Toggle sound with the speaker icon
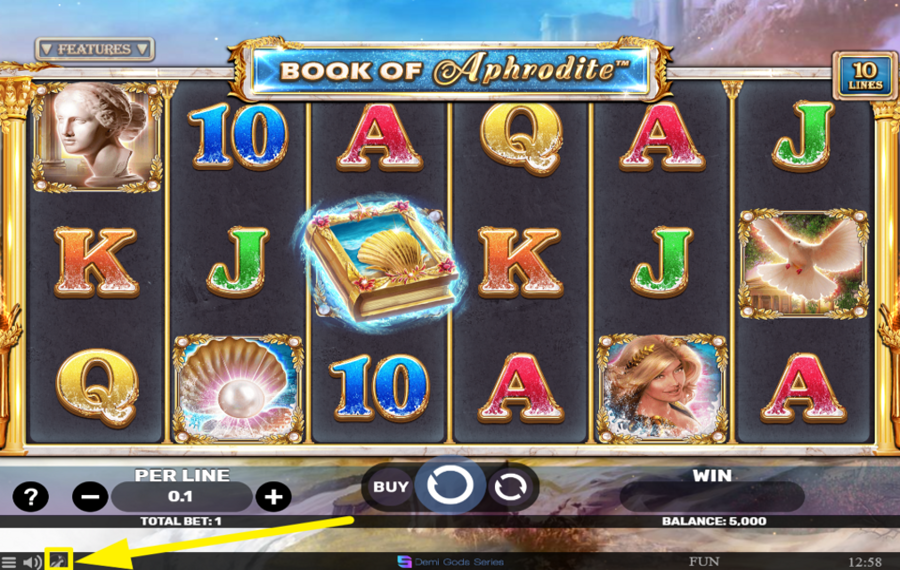Image resolution: width=900 pixels, height=570 pixels. click(x=32, y=561)
